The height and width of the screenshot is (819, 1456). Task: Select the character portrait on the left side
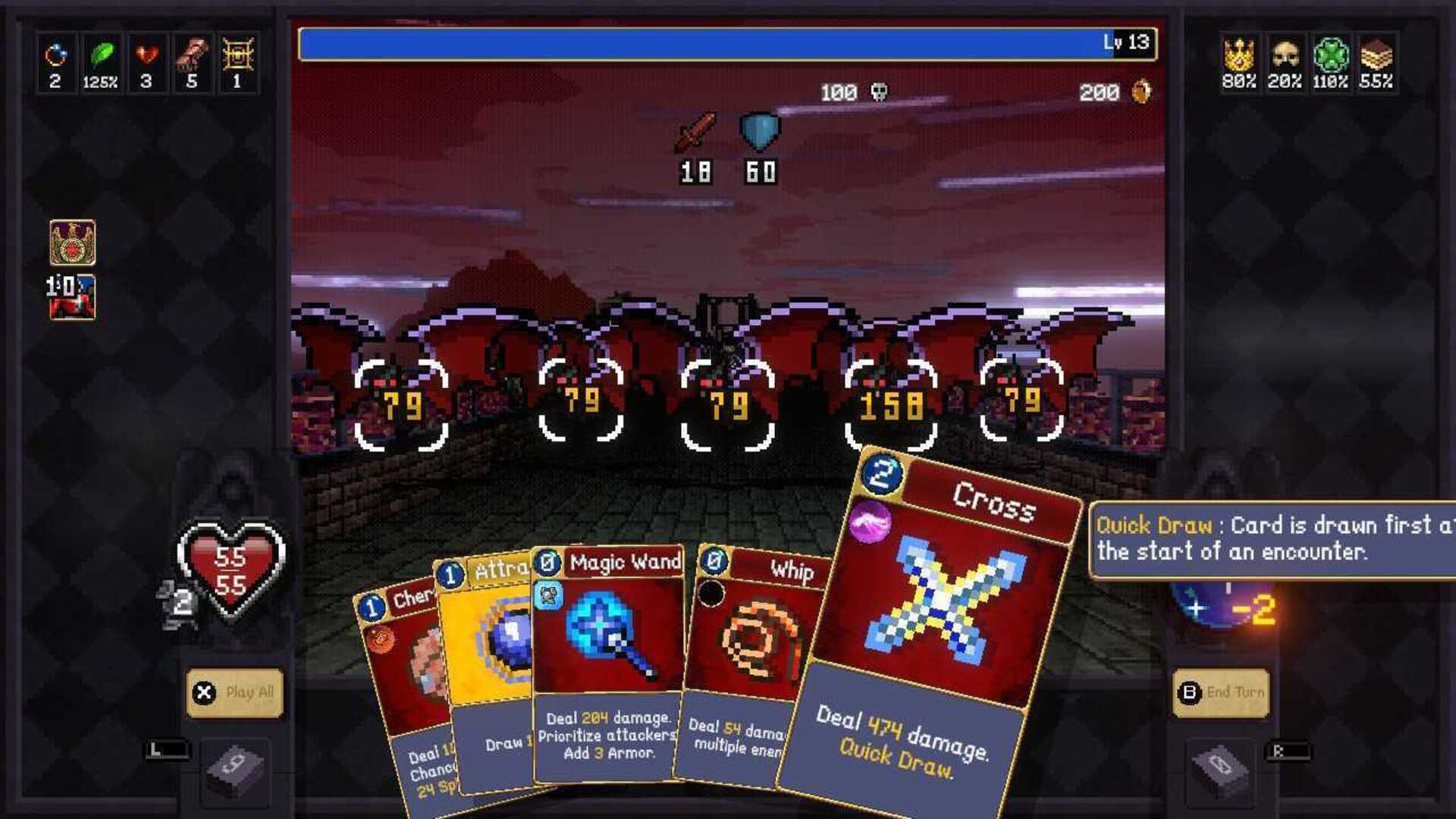click(x=74, y=296)
